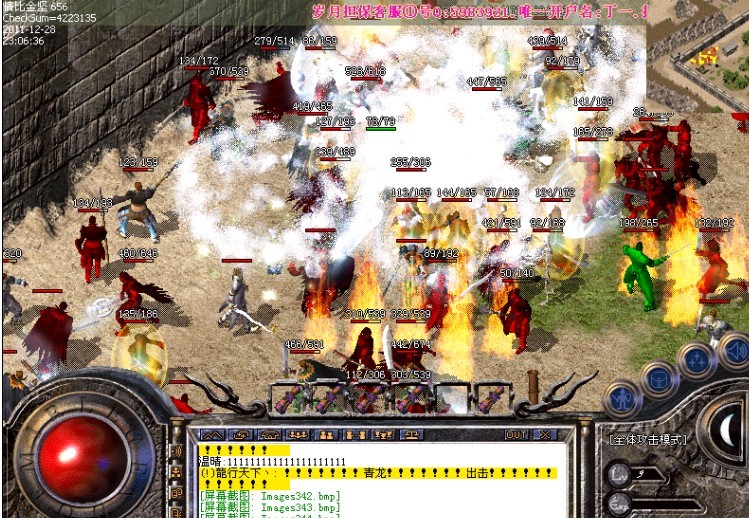Open the bag round button
This screenshot has height=518, width=749.
(x=661, y=379)
